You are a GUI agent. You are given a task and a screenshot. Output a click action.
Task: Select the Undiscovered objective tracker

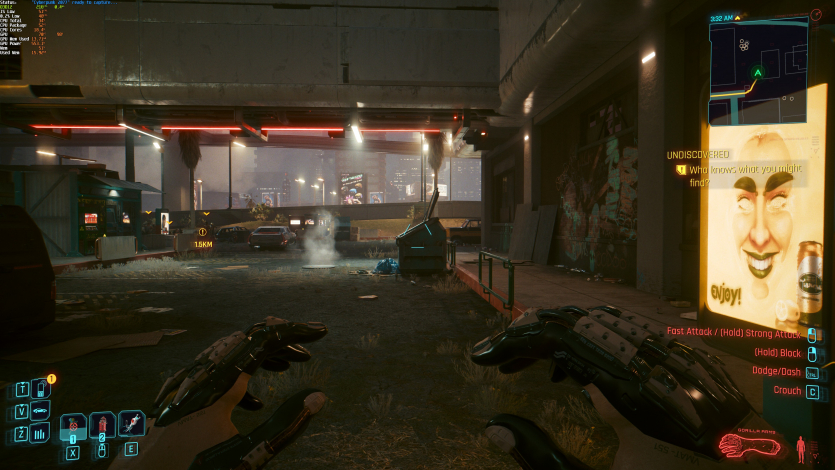tap(700, 155)
